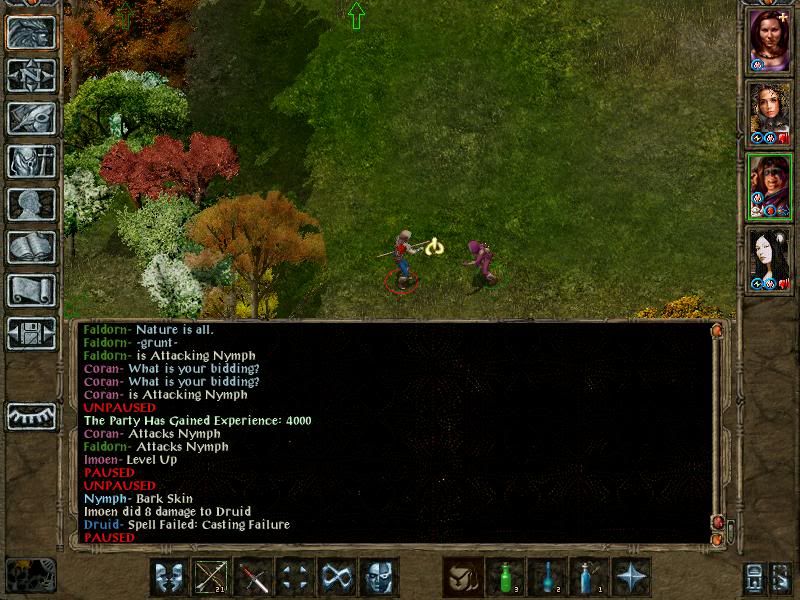Open the star-shaped special abilities button
This screenshot has width=800, height=600.
(631, 577)
